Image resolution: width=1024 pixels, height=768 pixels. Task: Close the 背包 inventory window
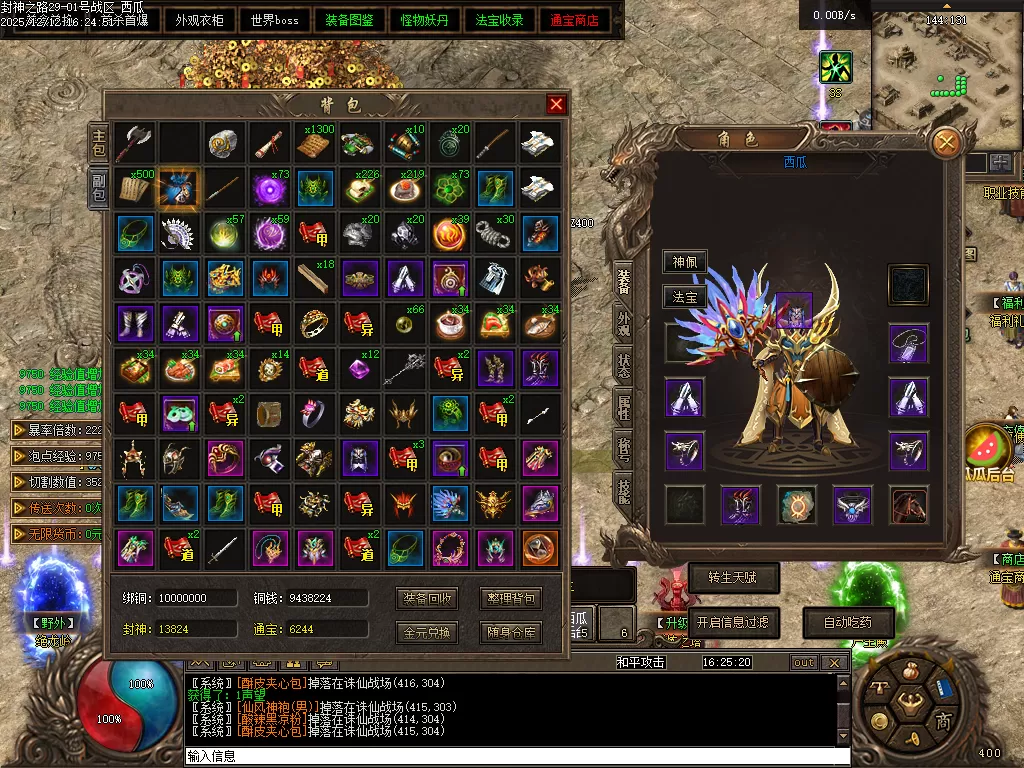pos(557,105)
